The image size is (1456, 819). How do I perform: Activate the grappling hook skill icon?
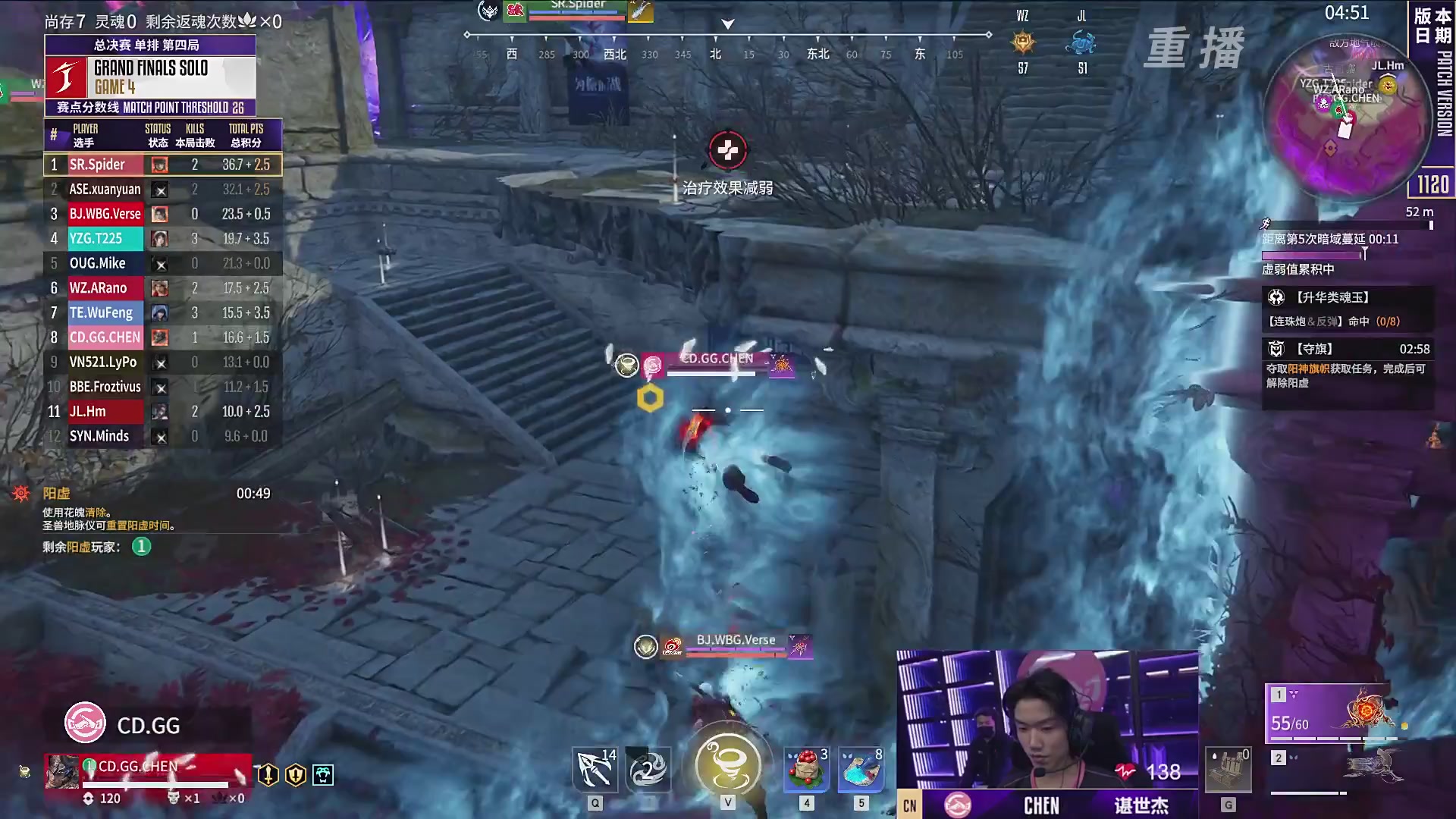point(595,770)
